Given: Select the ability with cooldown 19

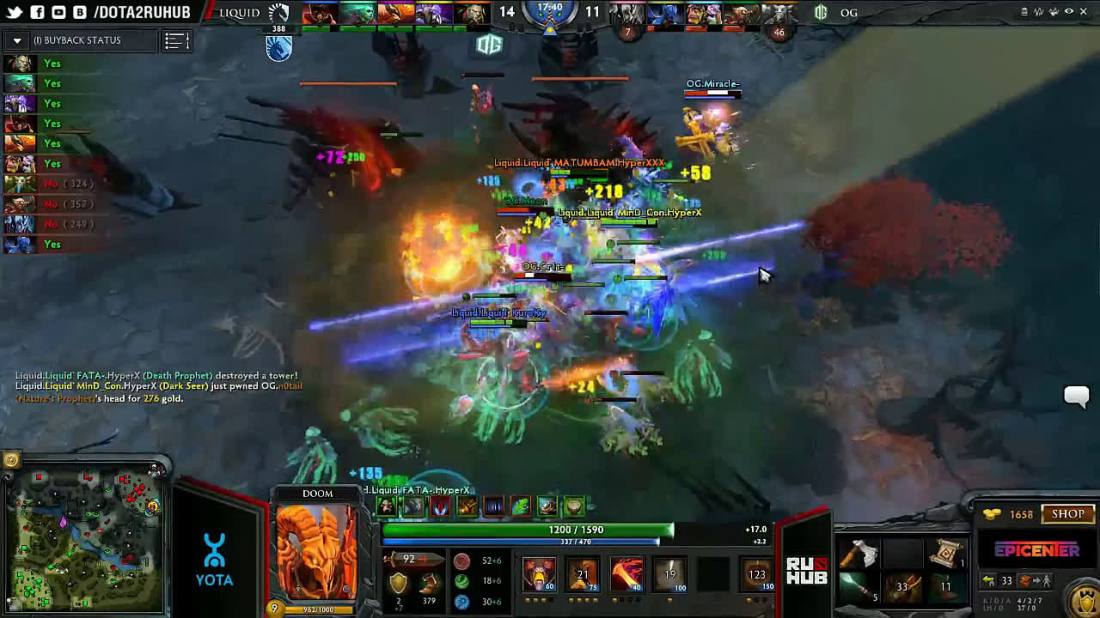Looking at the screenshot, I should (x=669, y=574).
